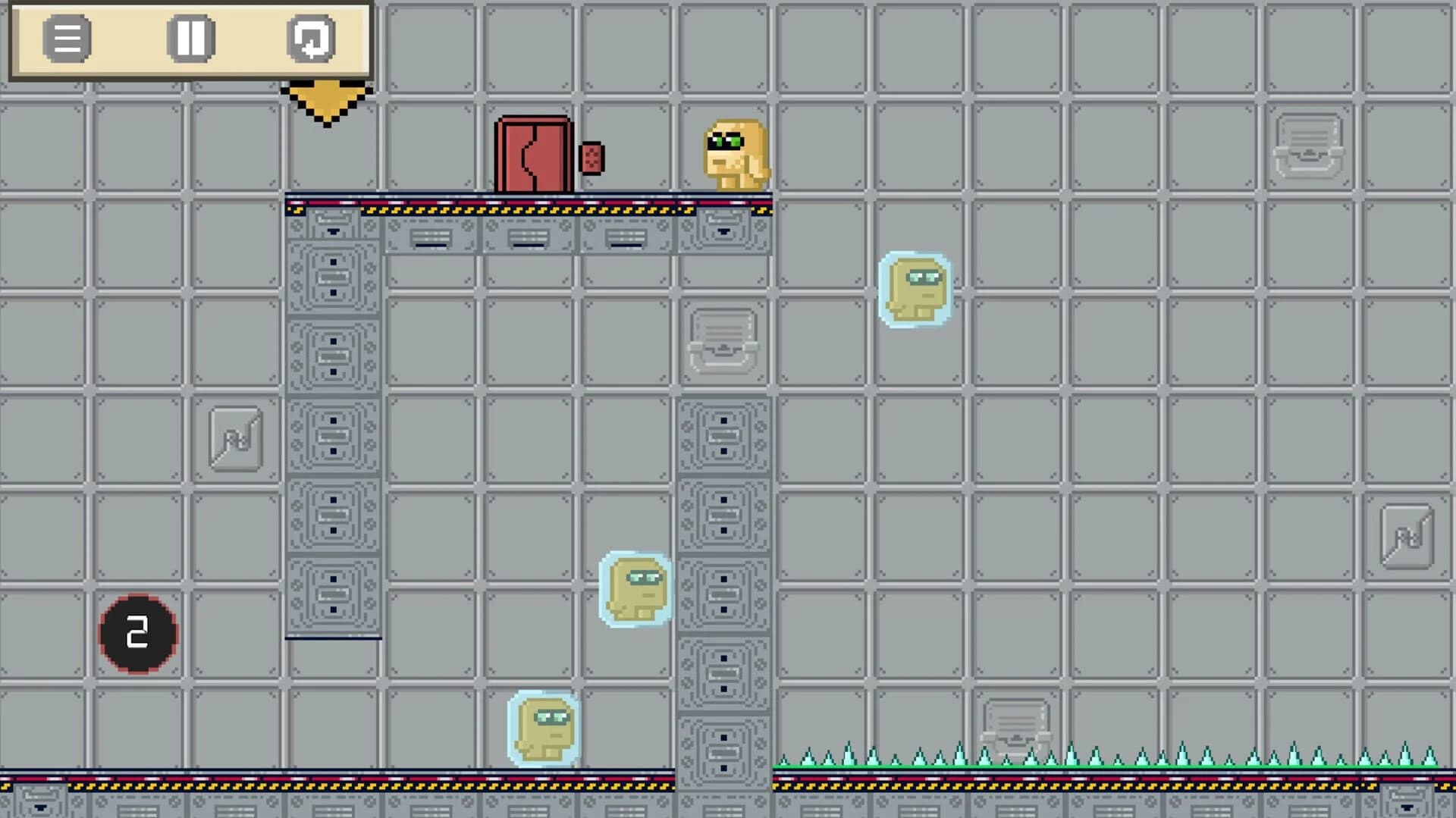Click the zigzag lightning emblem on the left wall

pos(235,438)
